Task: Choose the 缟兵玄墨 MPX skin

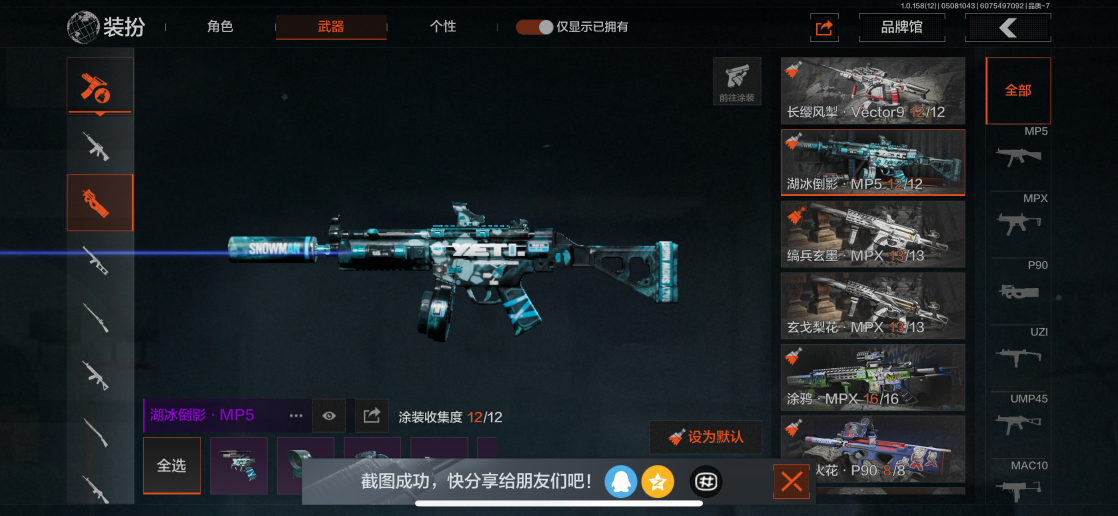Action: click(x=872, y=234)
